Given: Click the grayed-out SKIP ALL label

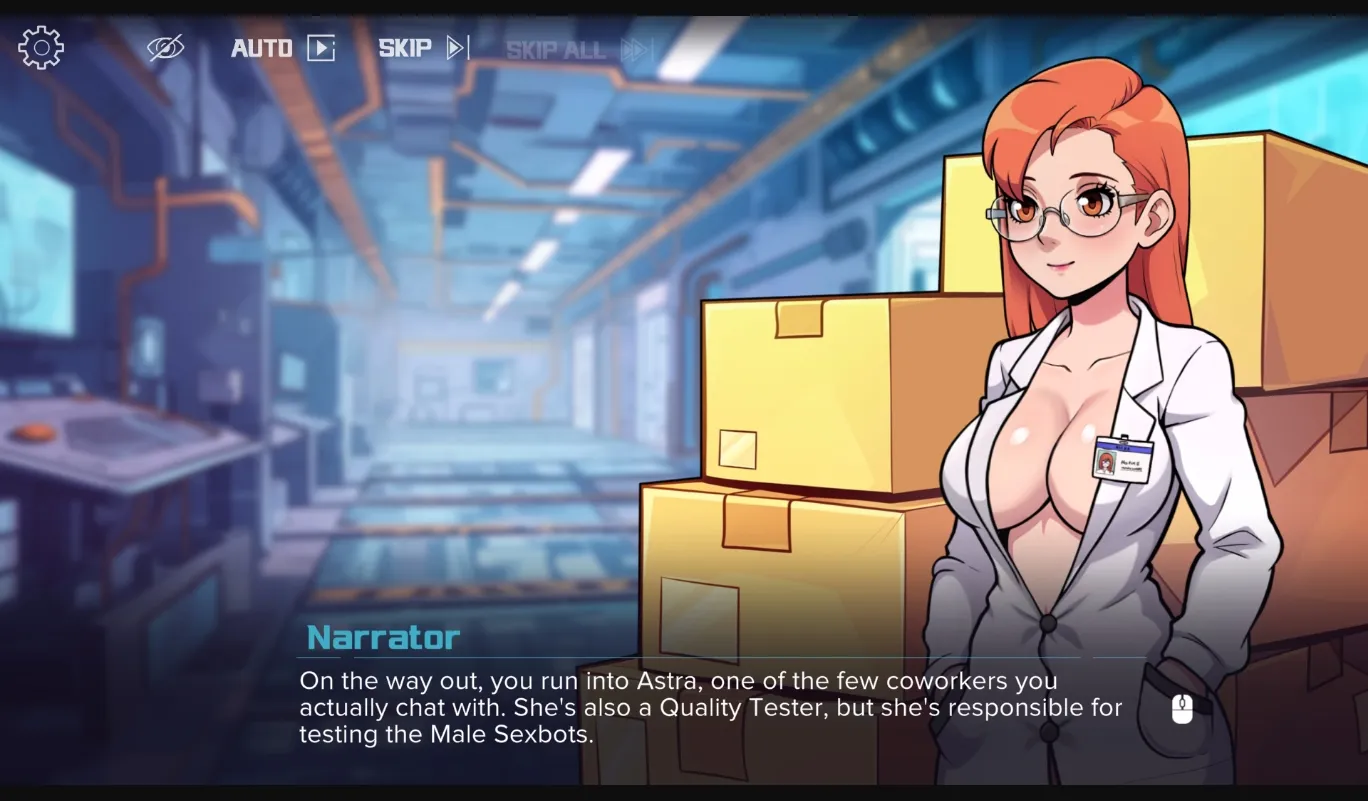Looking at the screenshot, I should click(555, 47).
